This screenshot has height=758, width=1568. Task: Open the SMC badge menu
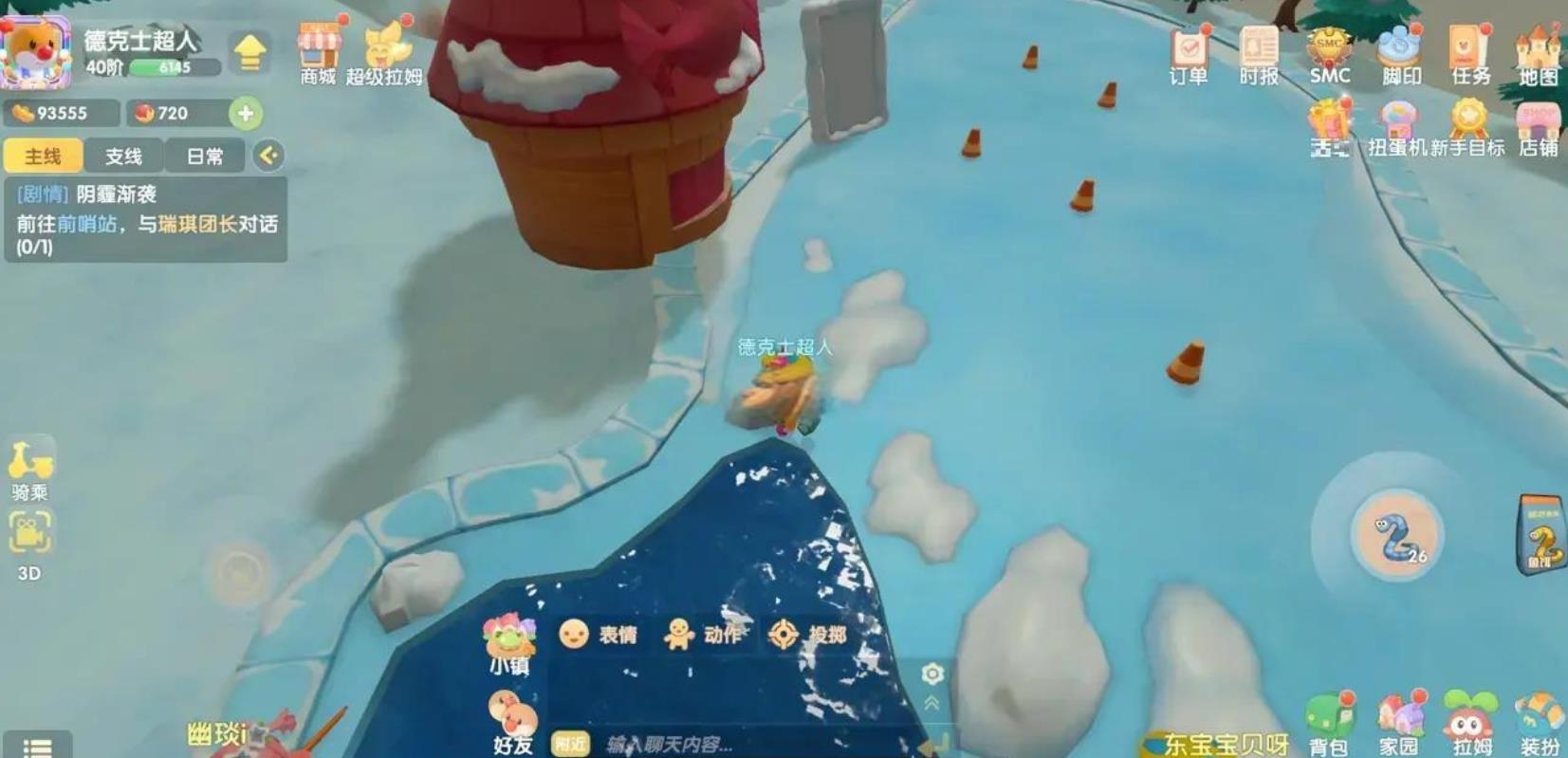tap(1329, 54)
